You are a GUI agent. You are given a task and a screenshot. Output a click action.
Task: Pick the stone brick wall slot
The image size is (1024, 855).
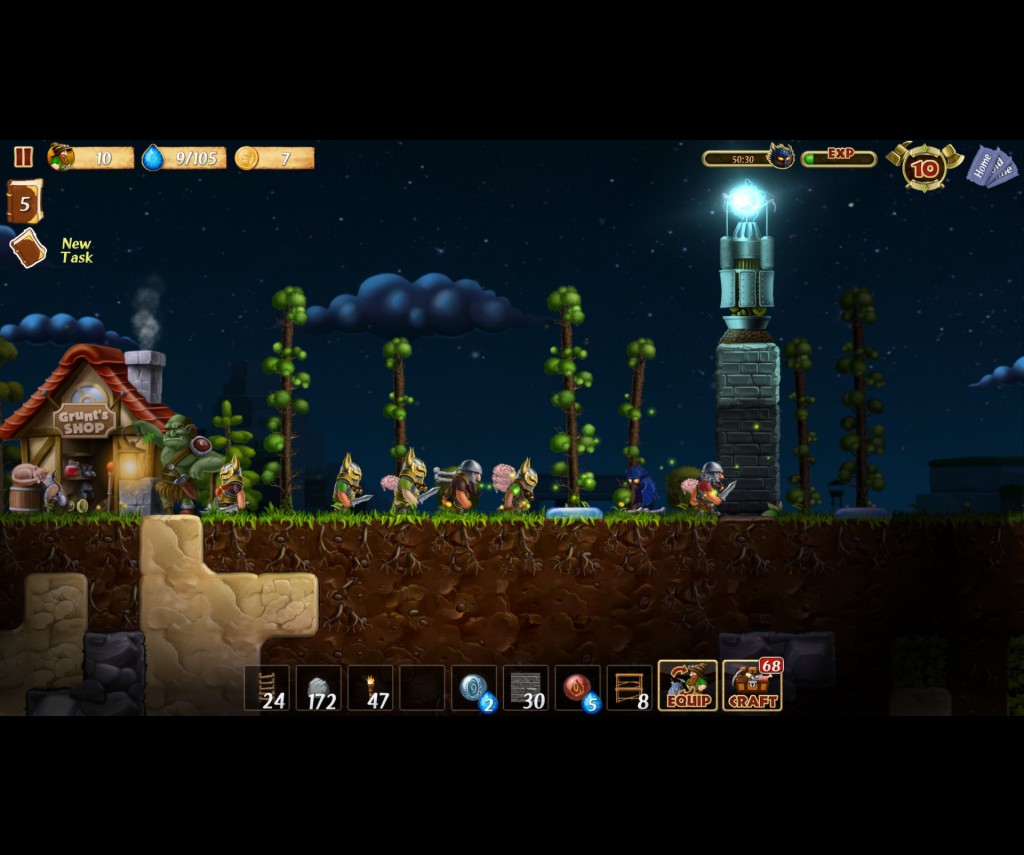click(526, 688)
